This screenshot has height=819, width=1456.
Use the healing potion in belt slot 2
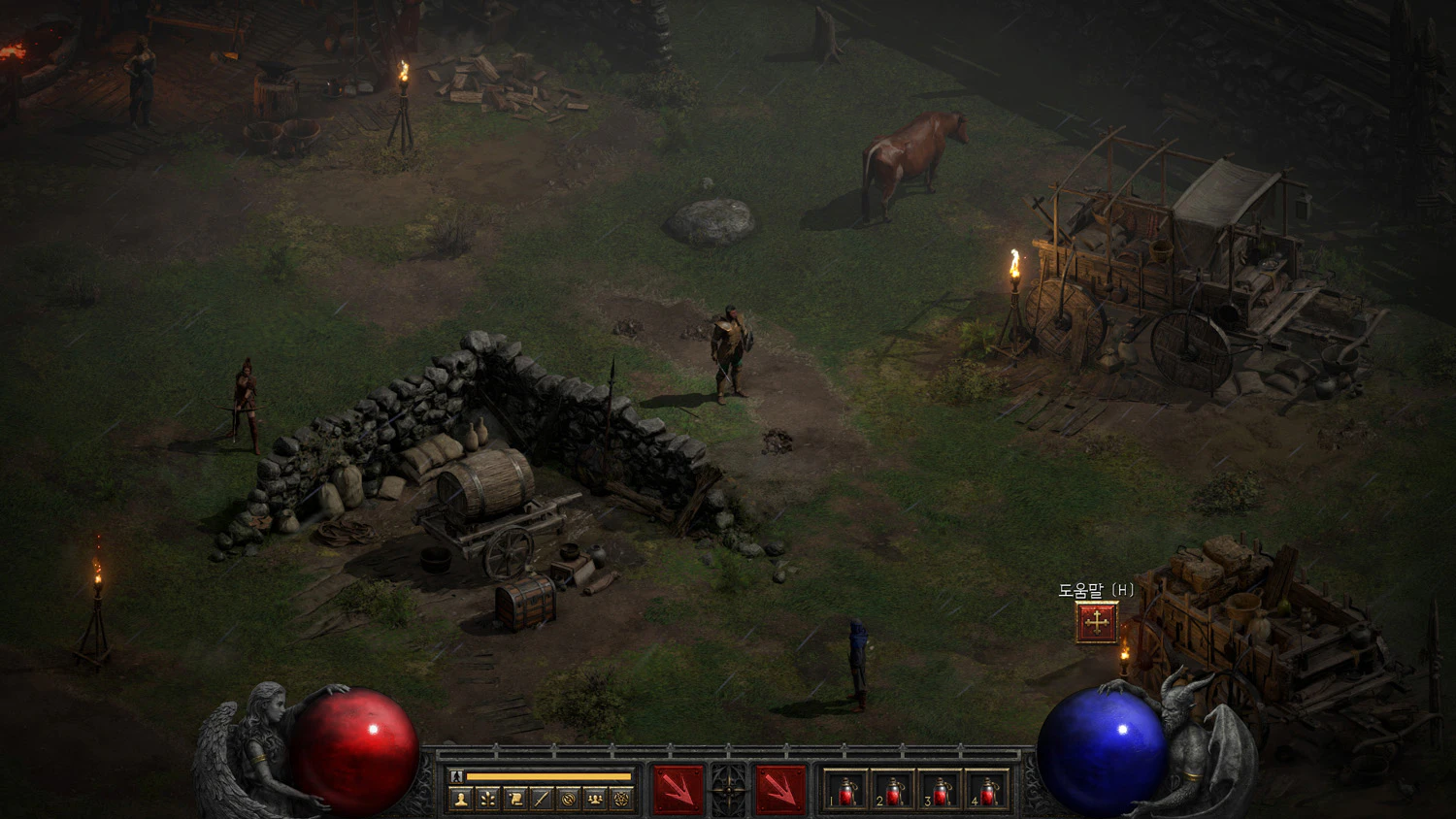click(893, 791)
